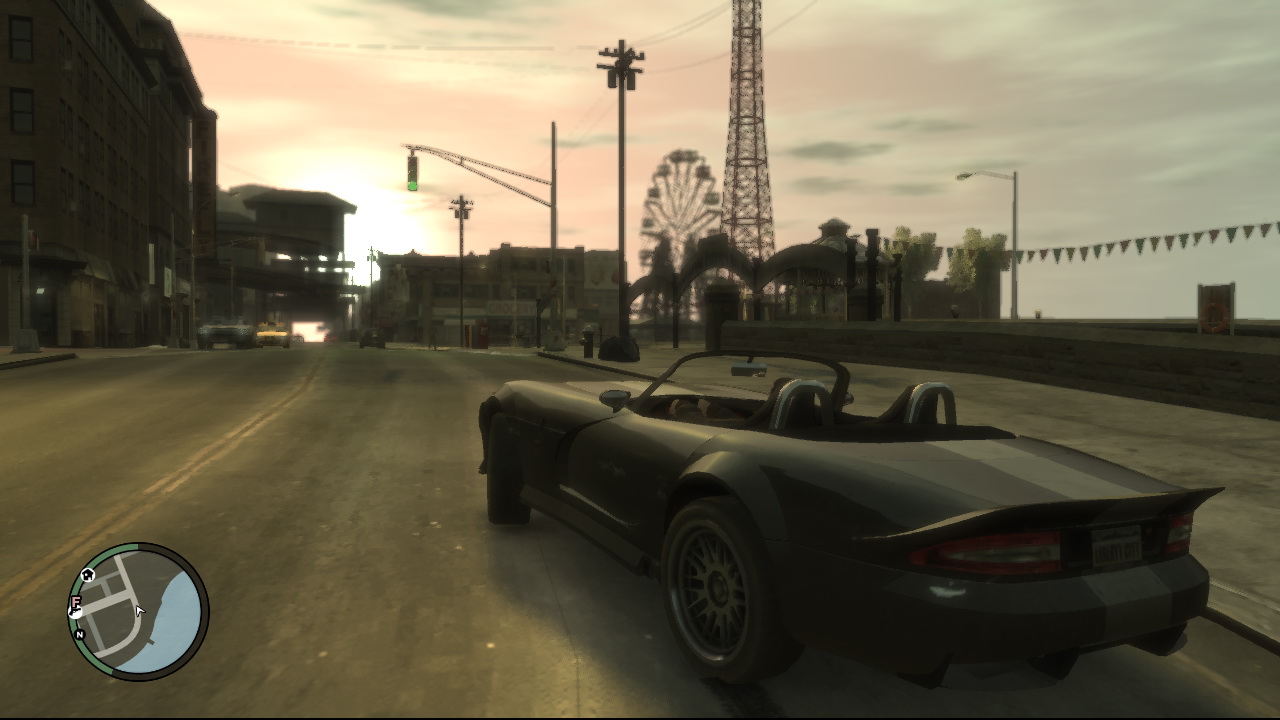1280x720 pixels.
Task: Click the circular radar minimap
Action: point(138,612)
